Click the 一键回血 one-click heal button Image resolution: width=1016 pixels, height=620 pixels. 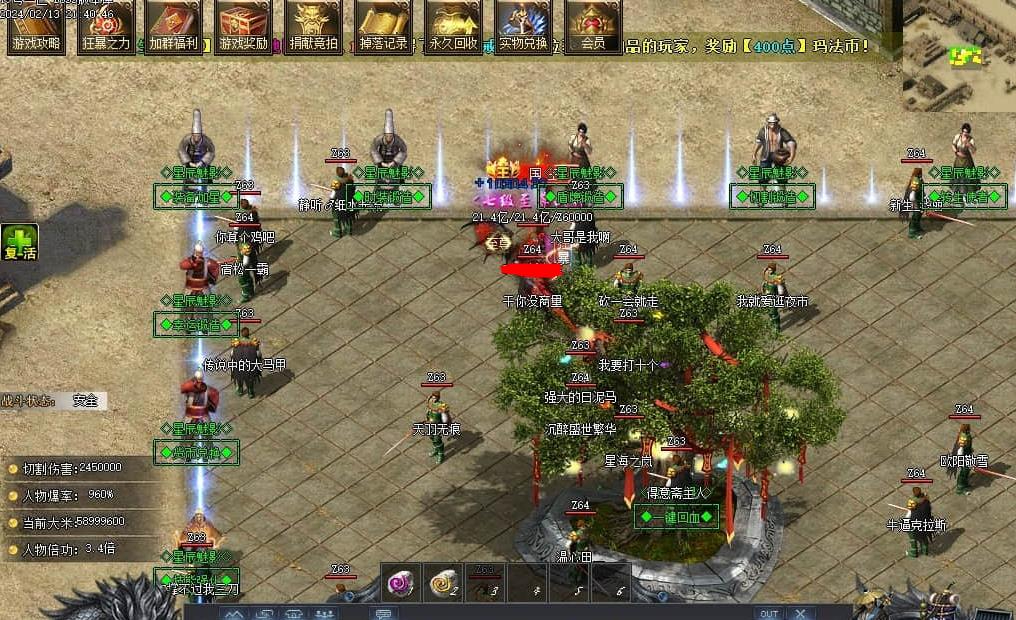(x=677, y=517)
